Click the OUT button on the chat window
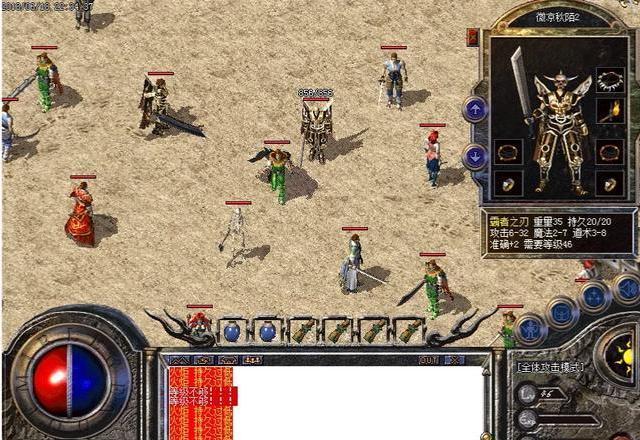Image resolution: width=640 pixels, height=440 pixels. (429, 359)
